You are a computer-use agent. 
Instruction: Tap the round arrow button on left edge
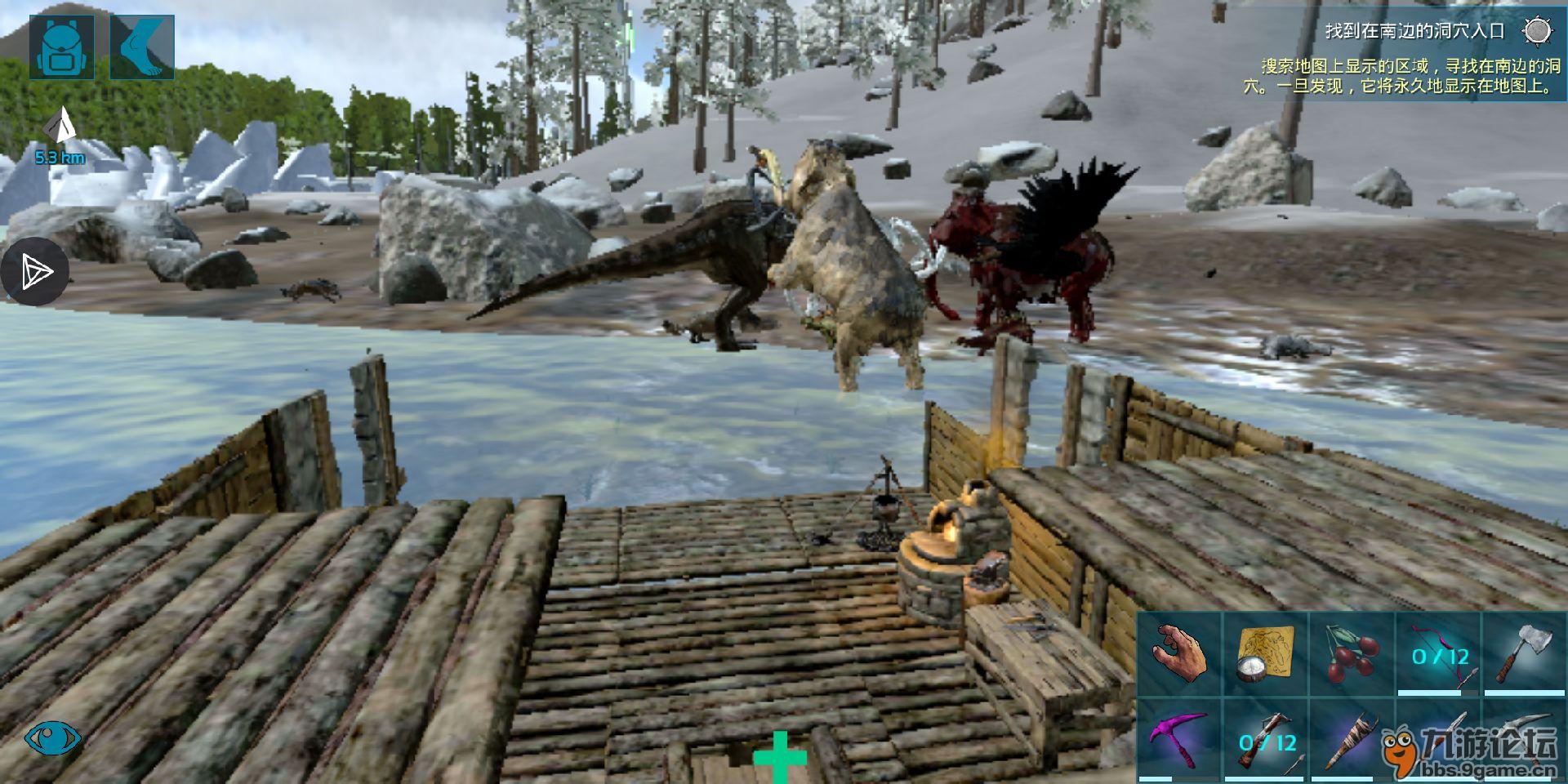[34, 272]
